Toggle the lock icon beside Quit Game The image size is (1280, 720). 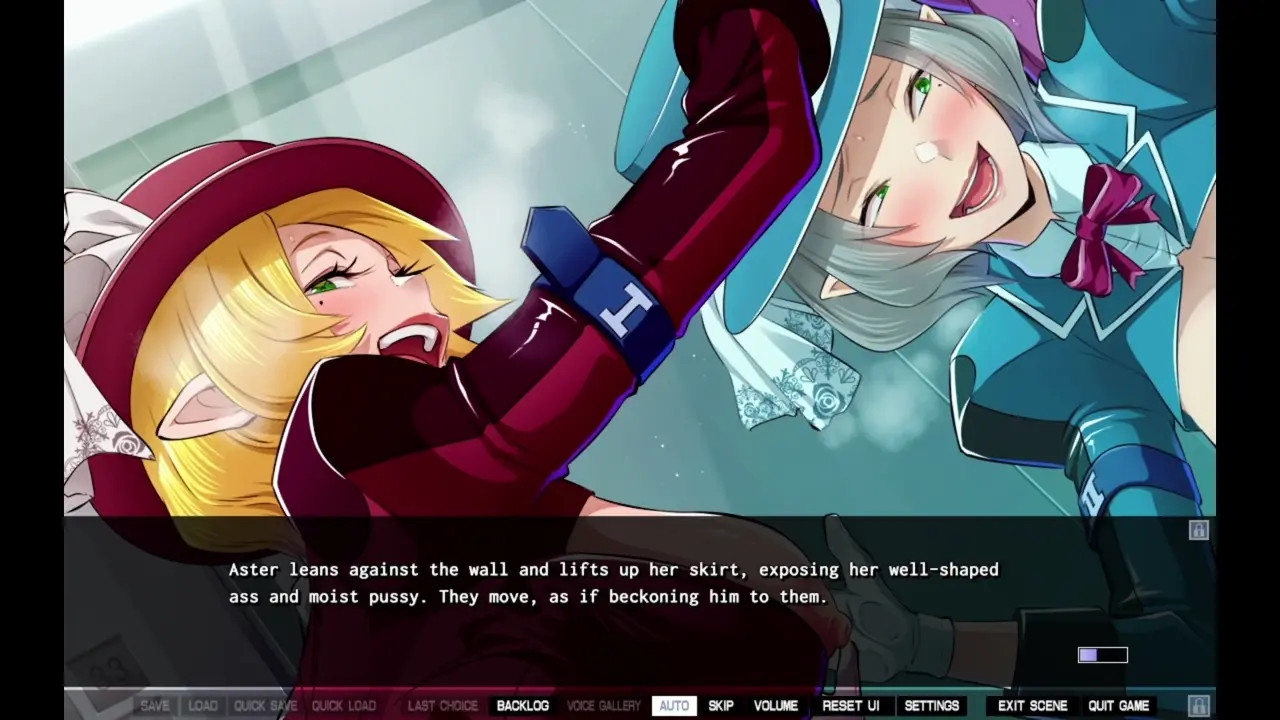(x=1198, y=706)
